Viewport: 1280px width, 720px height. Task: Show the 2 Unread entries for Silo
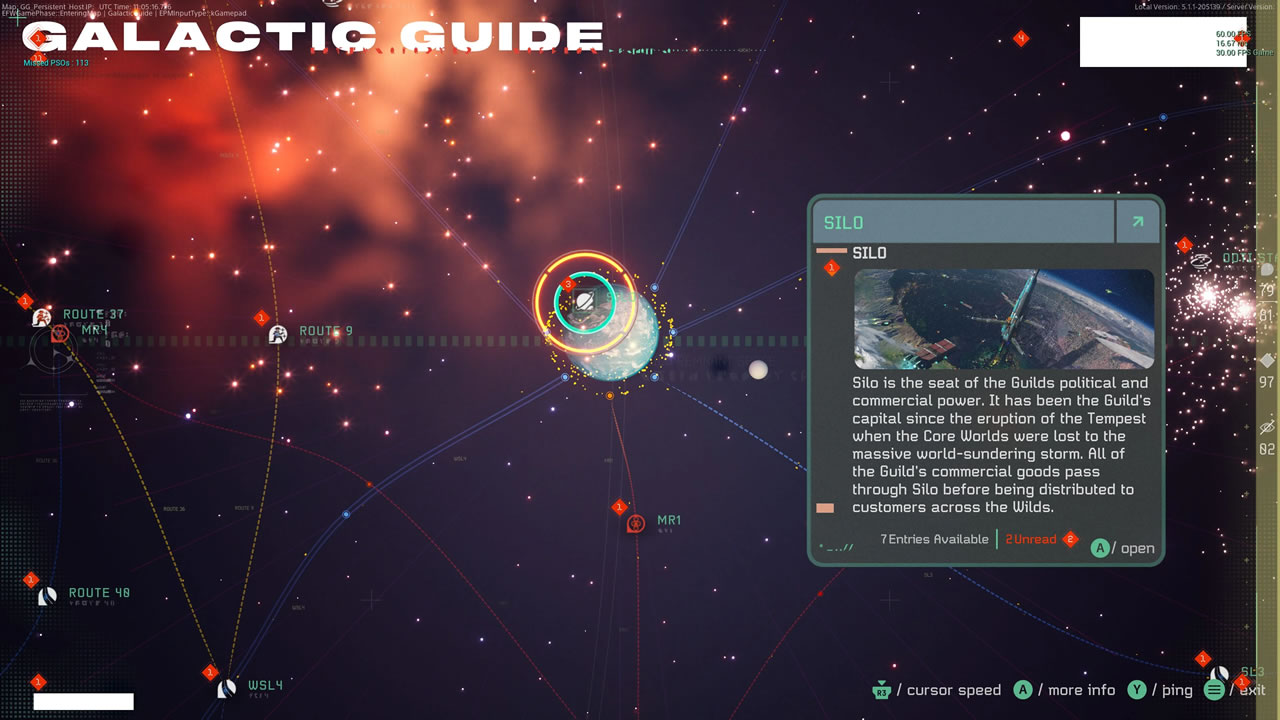[x=1031, y=539]
